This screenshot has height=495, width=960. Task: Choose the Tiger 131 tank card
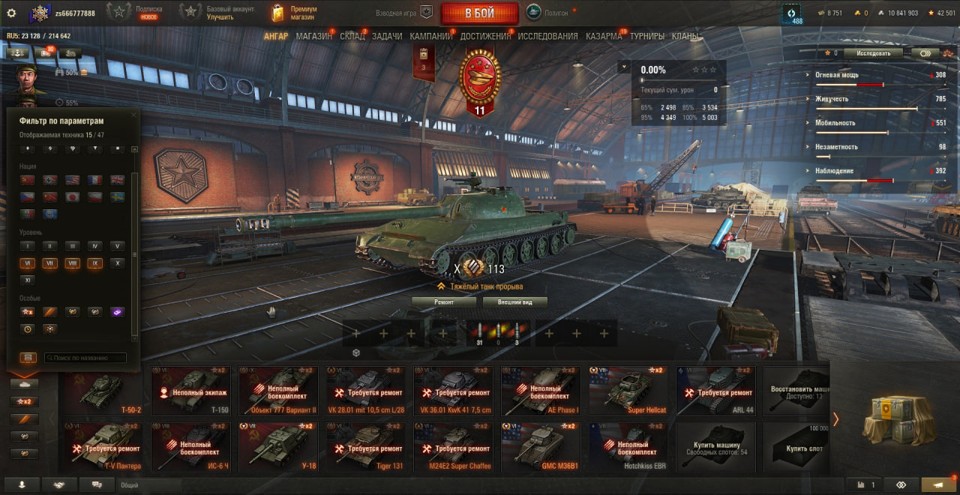point(372,447)
